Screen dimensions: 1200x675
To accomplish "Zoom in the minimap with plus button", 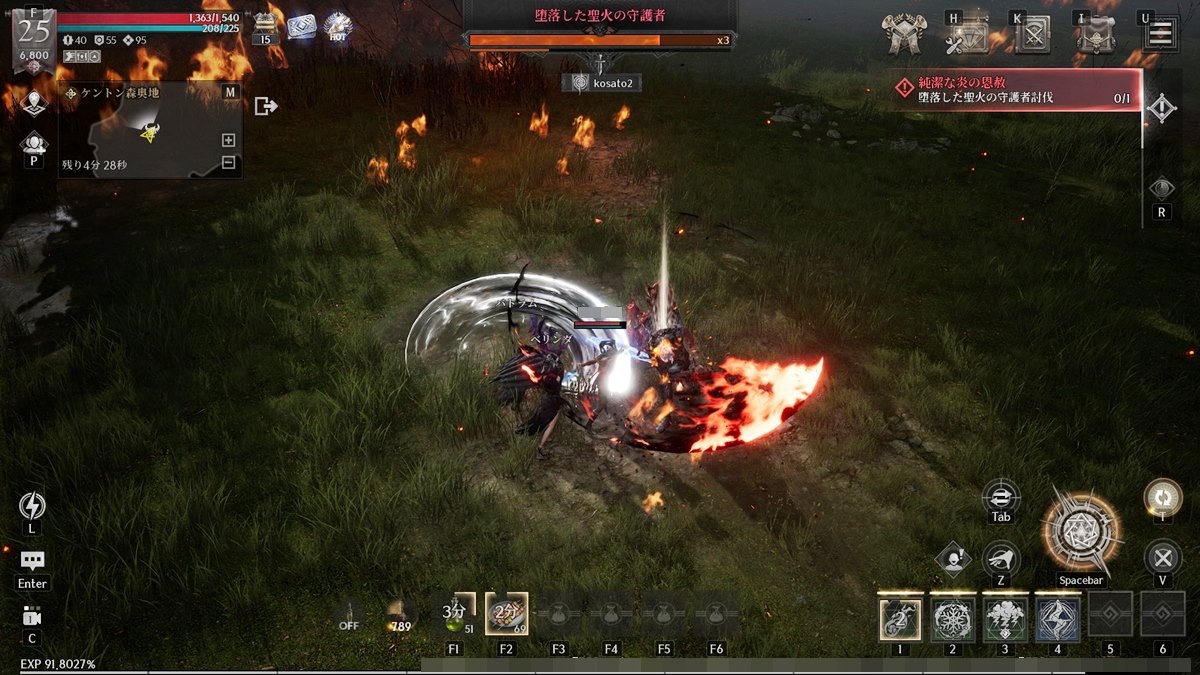I will click(x=228, y=140).
